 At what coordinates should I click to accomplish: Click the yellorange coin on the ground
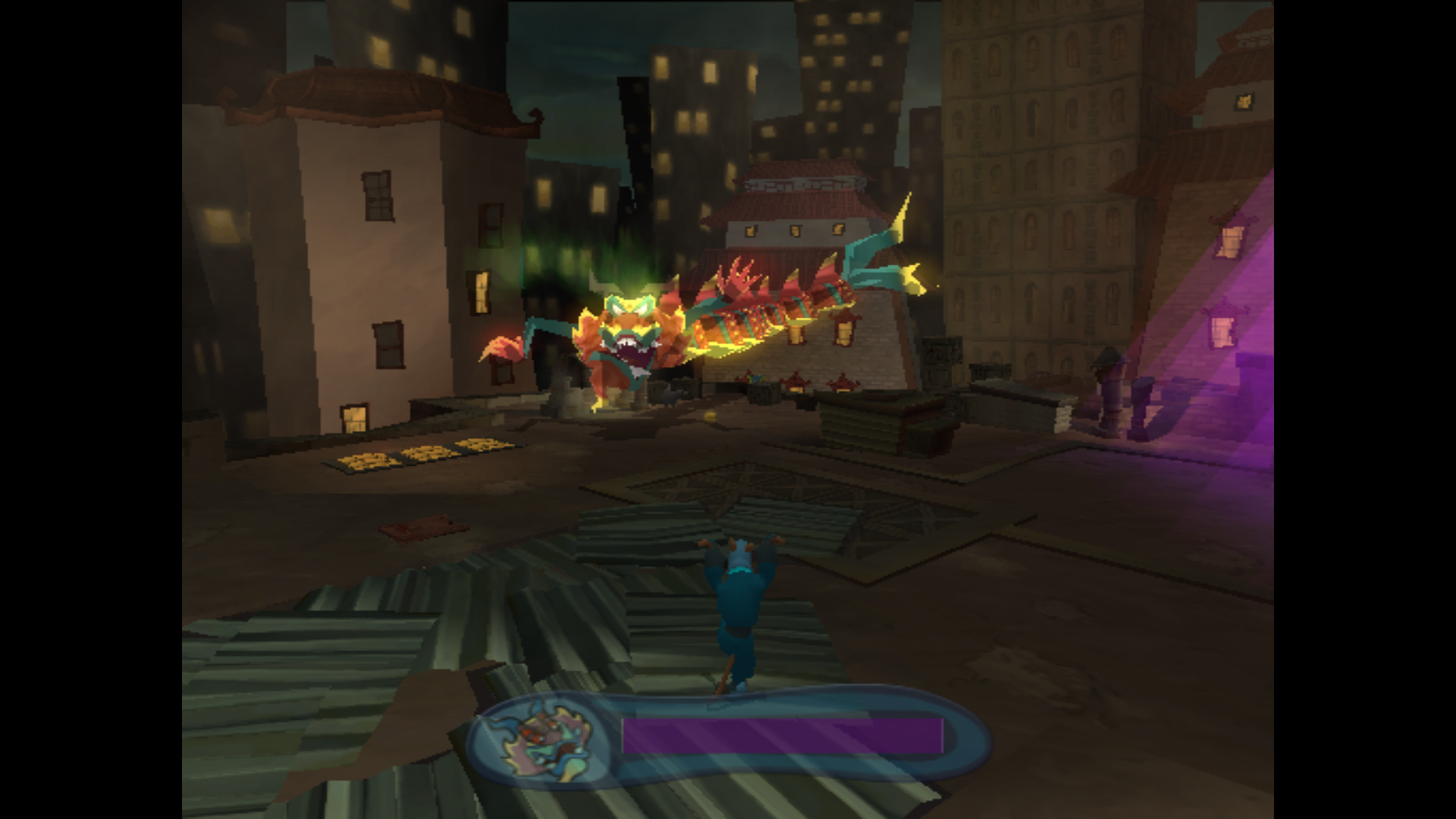711,416
